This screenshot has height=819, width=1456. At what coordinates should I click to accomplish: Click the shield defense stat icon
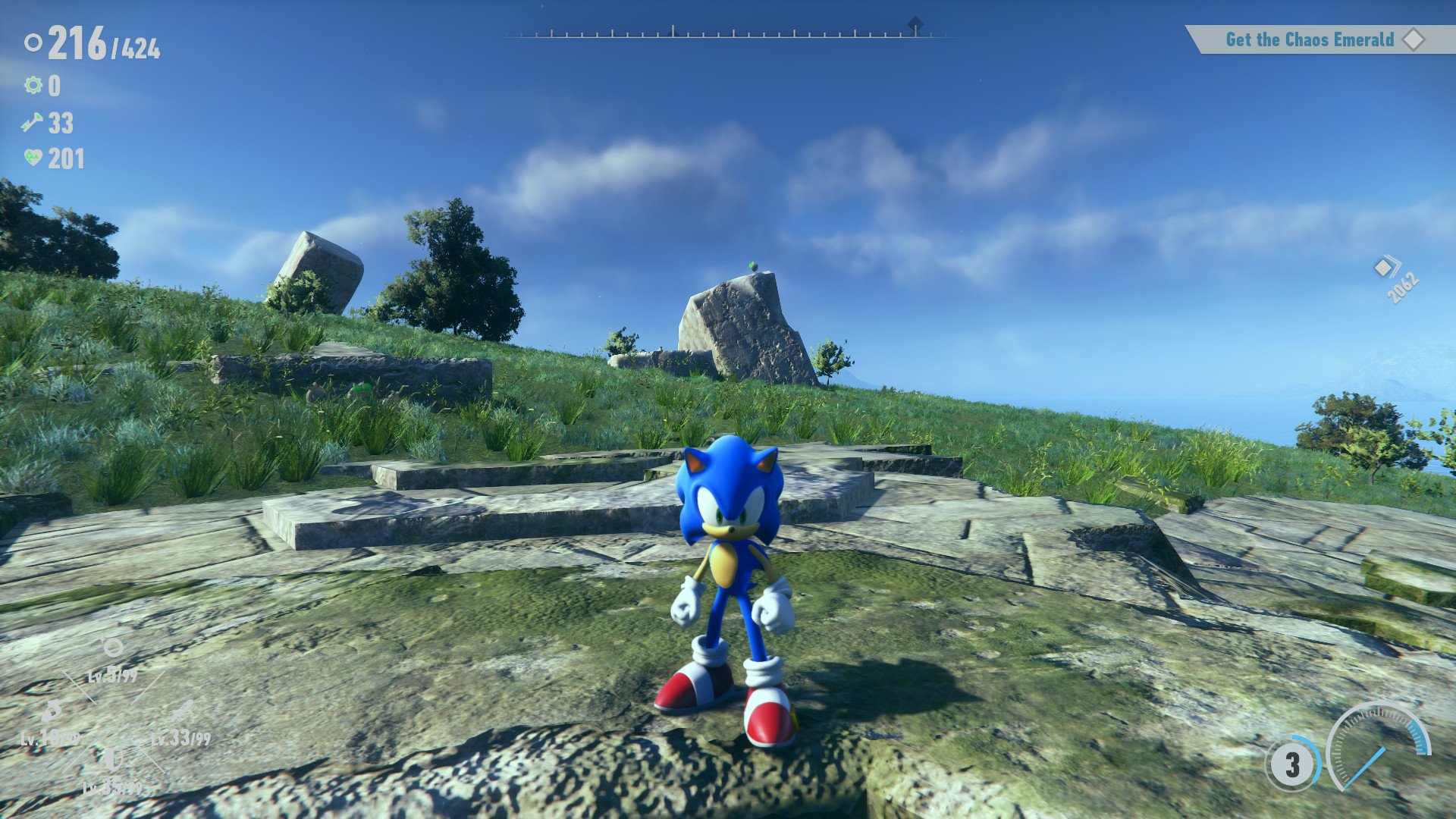coord(114,758)
